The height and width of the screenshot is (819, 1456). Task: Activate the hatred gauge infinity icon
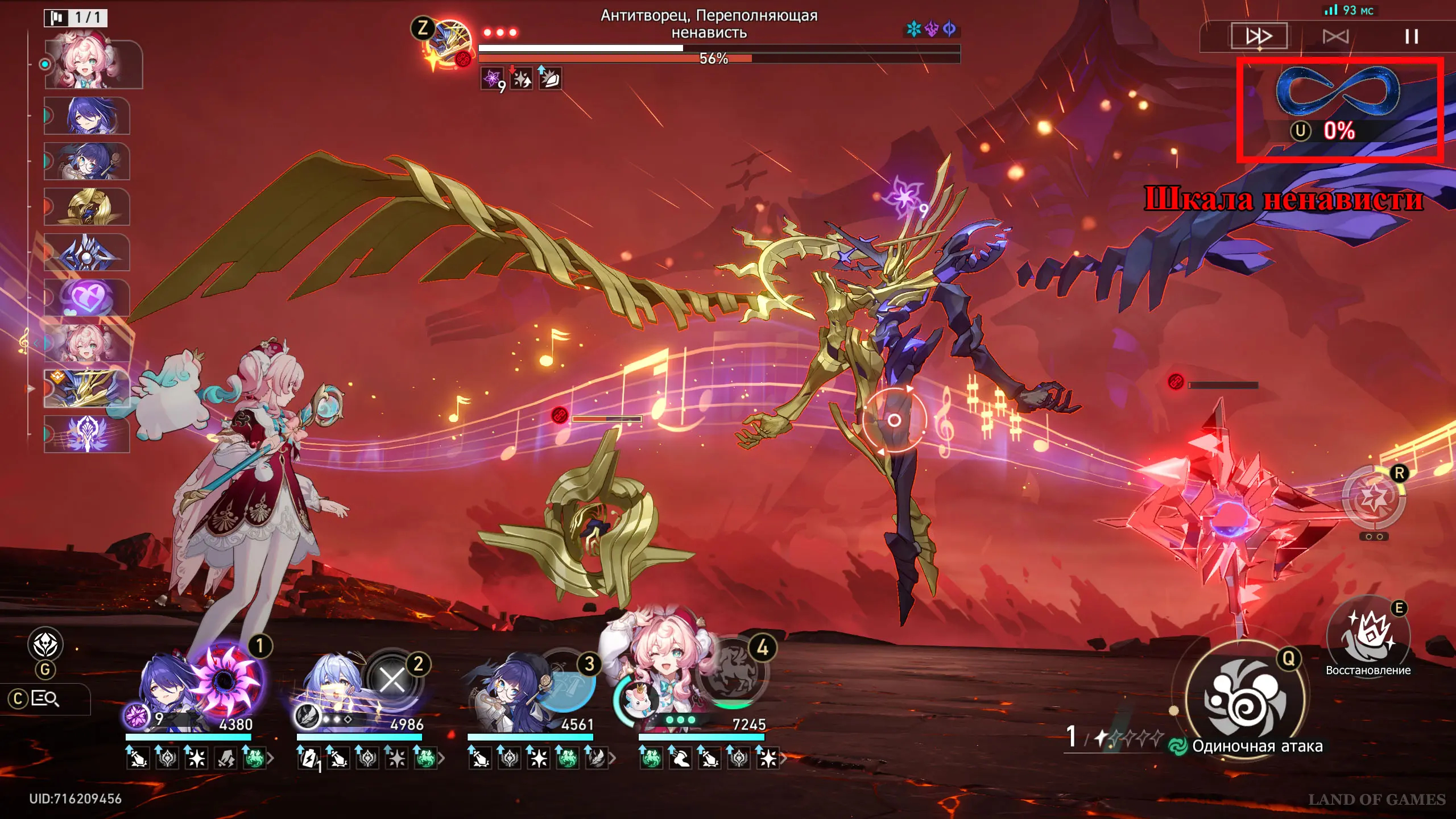1338,91
